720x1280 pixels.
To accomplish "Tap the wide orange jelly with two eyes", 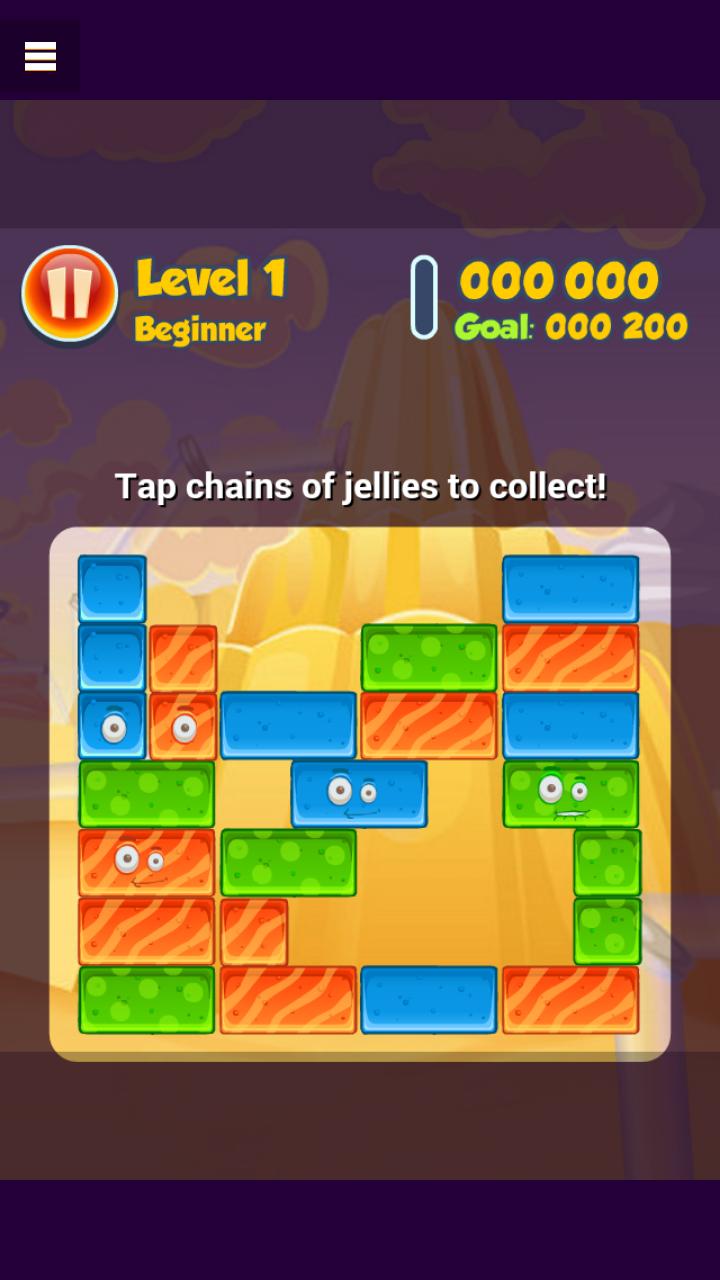I will coord(146,862).
